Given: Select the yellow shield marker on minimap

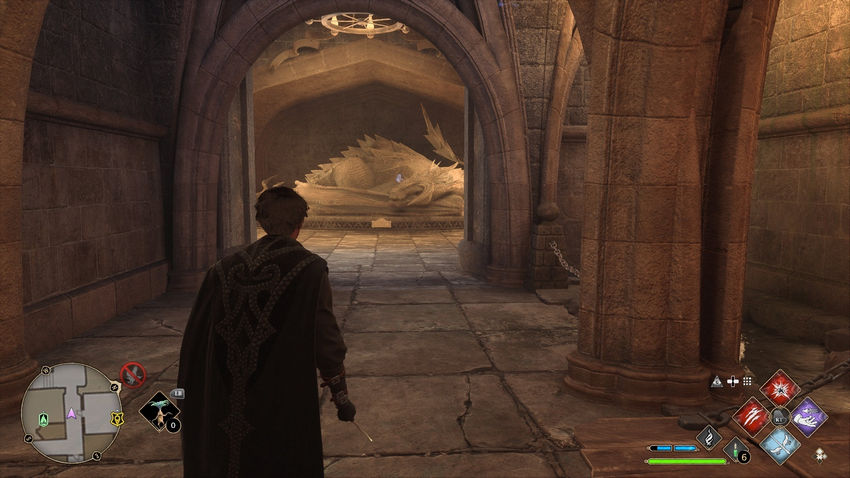Looking at the screenshot, I should 117,417.
